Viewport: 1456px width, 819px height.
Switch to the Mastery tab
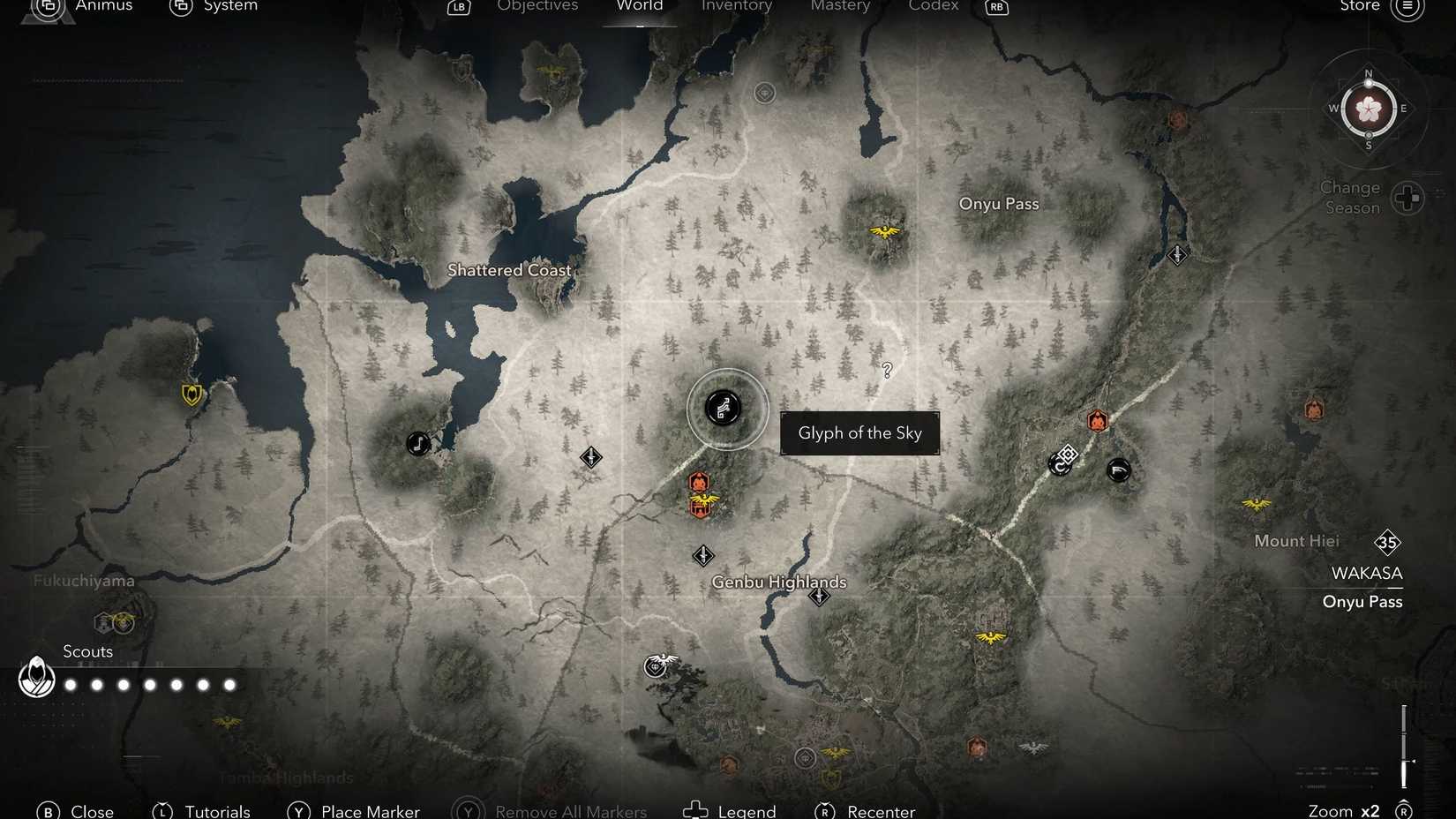(839, 6)
